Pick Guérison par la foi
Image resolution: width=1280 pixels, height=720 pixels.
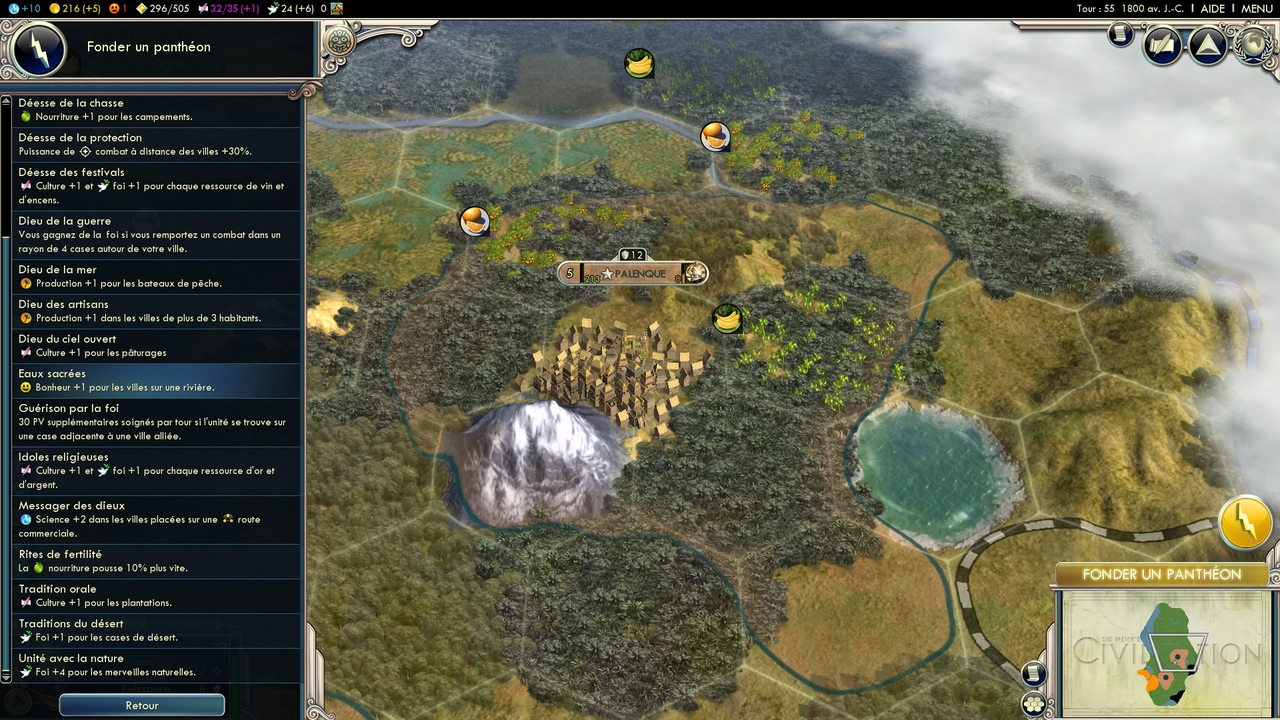[x=156, y=422]
